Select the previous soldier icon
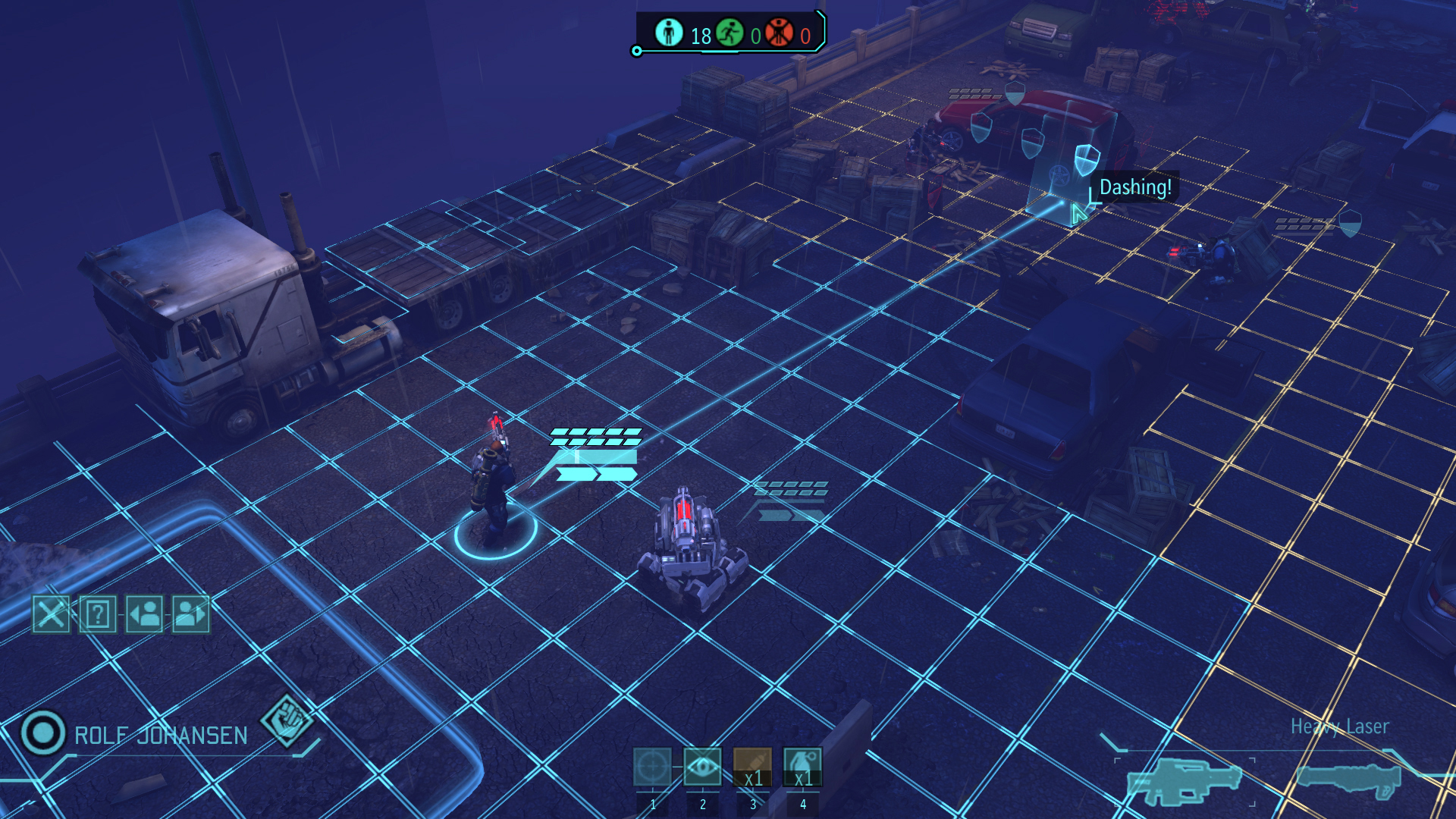Image resolution: width=1456 pixels, height=819 pixels. click(144, 616)
